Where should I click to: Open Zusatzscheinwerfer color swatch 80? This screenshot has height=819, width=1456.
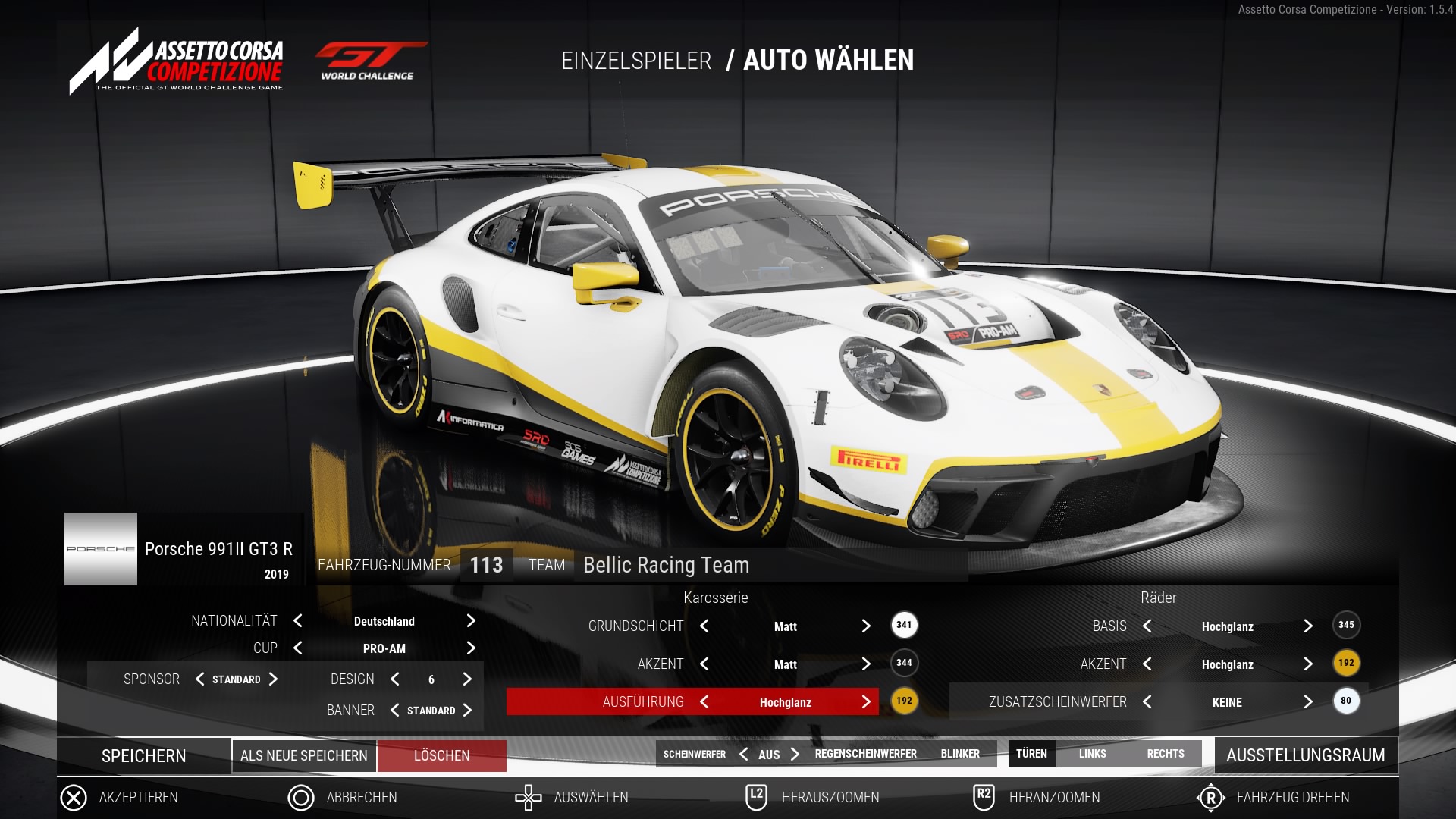tap(1346, 701)
